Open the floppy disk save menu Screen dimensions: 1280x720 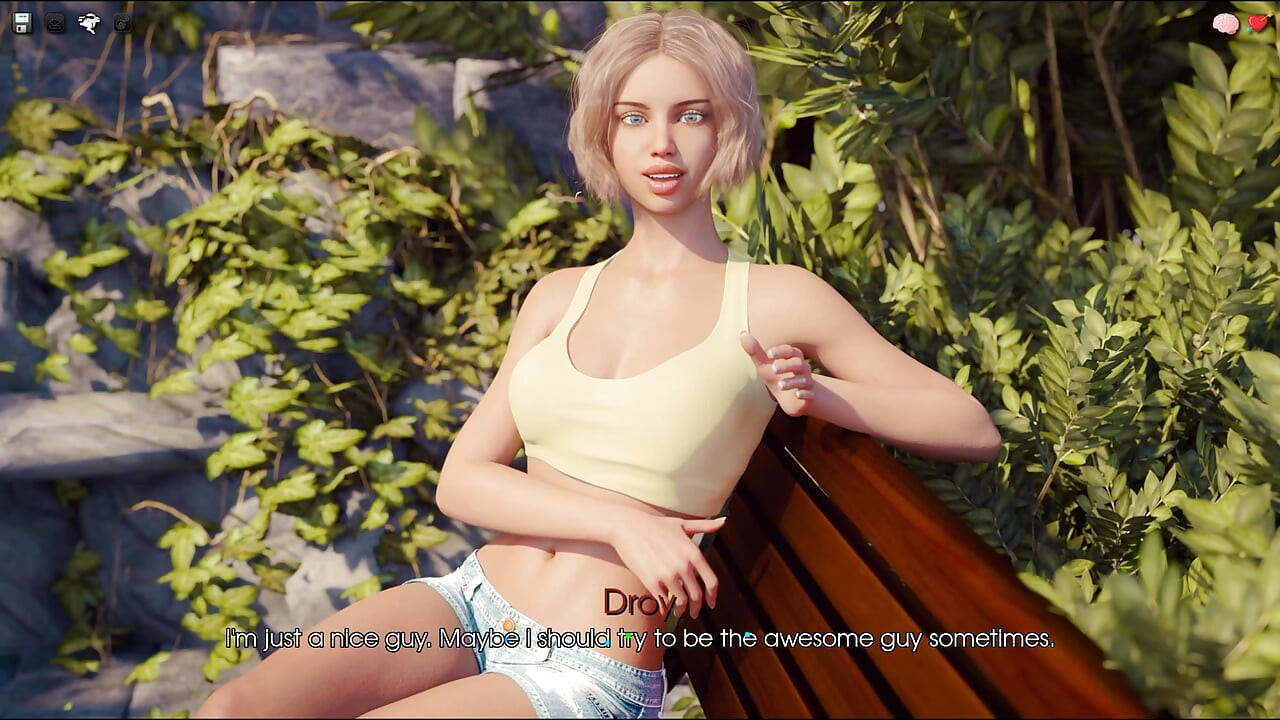pyautogui.click(x=22, y=22)
